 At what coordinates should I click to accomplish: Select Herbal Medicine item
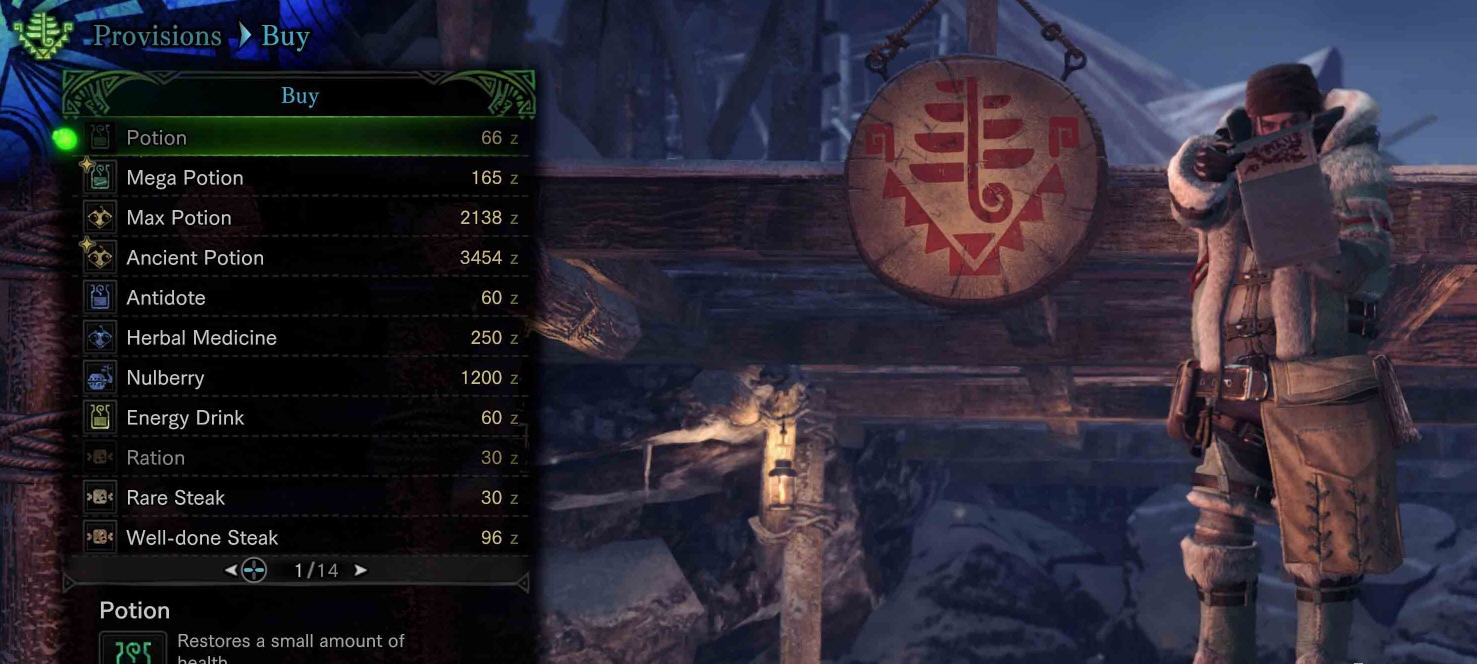(x=300, y=338)
